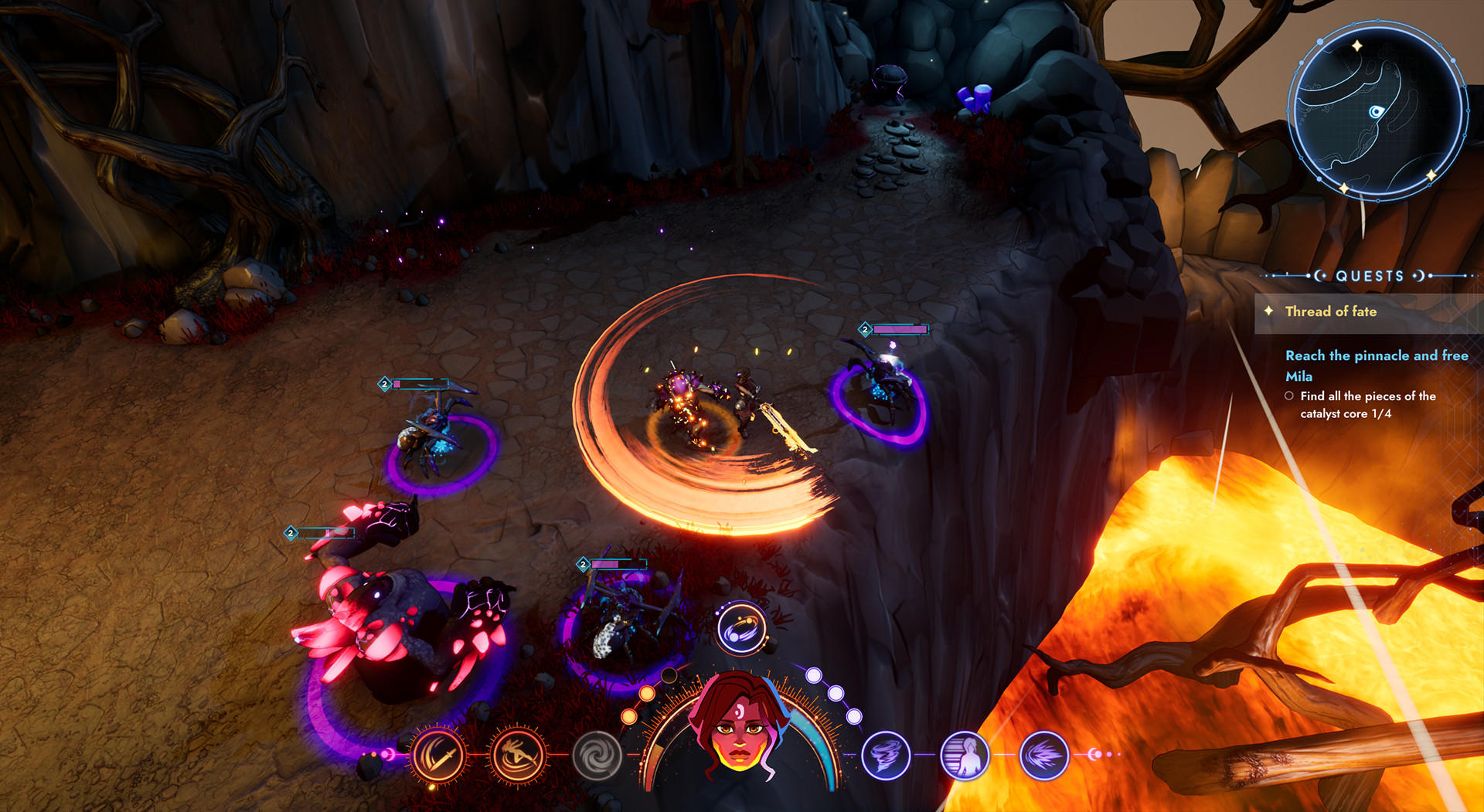Toggle the catalyst core objective circle
1484x812 pixels.
pos(1289,396)
